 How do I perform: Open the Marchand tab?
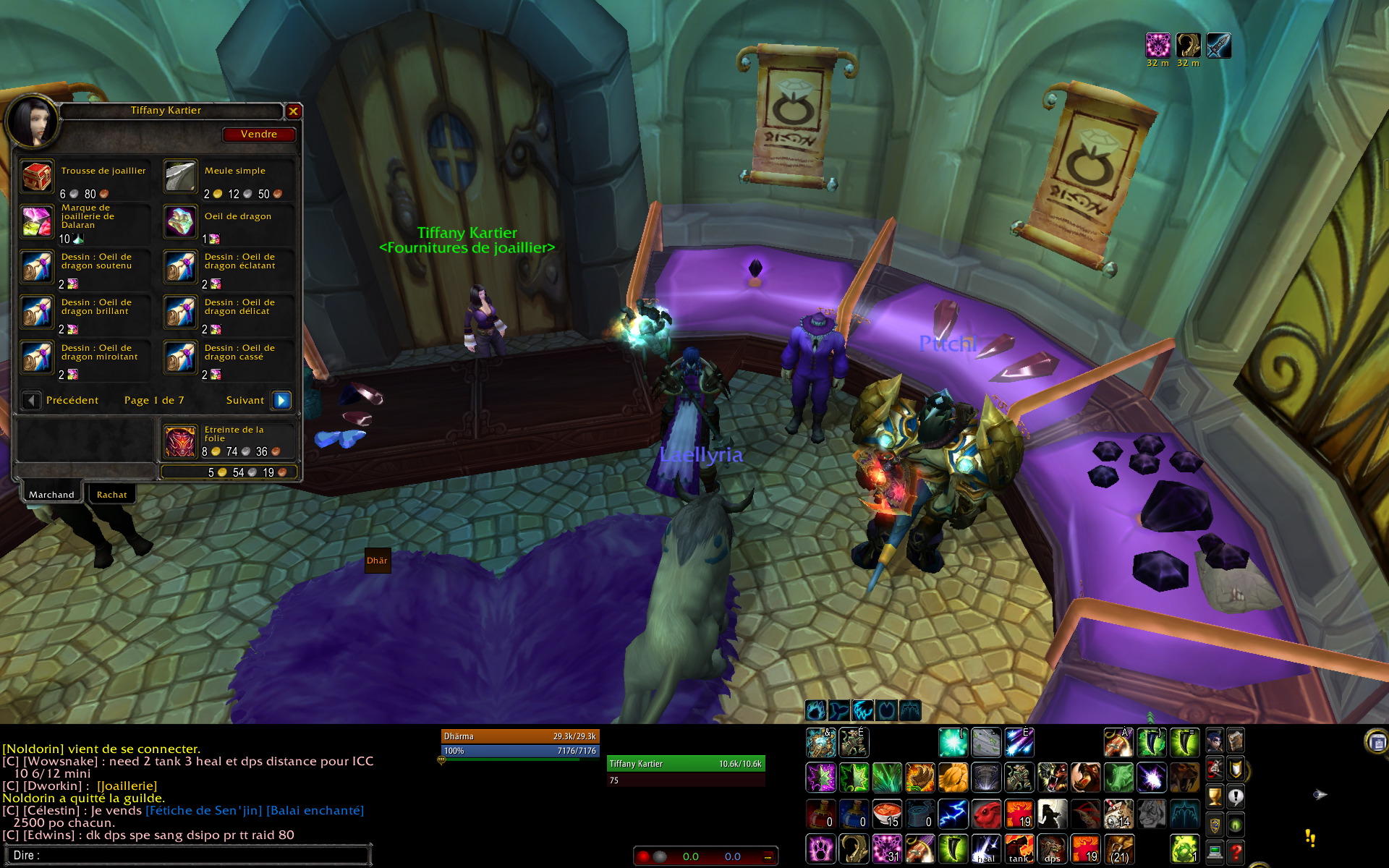51,495
